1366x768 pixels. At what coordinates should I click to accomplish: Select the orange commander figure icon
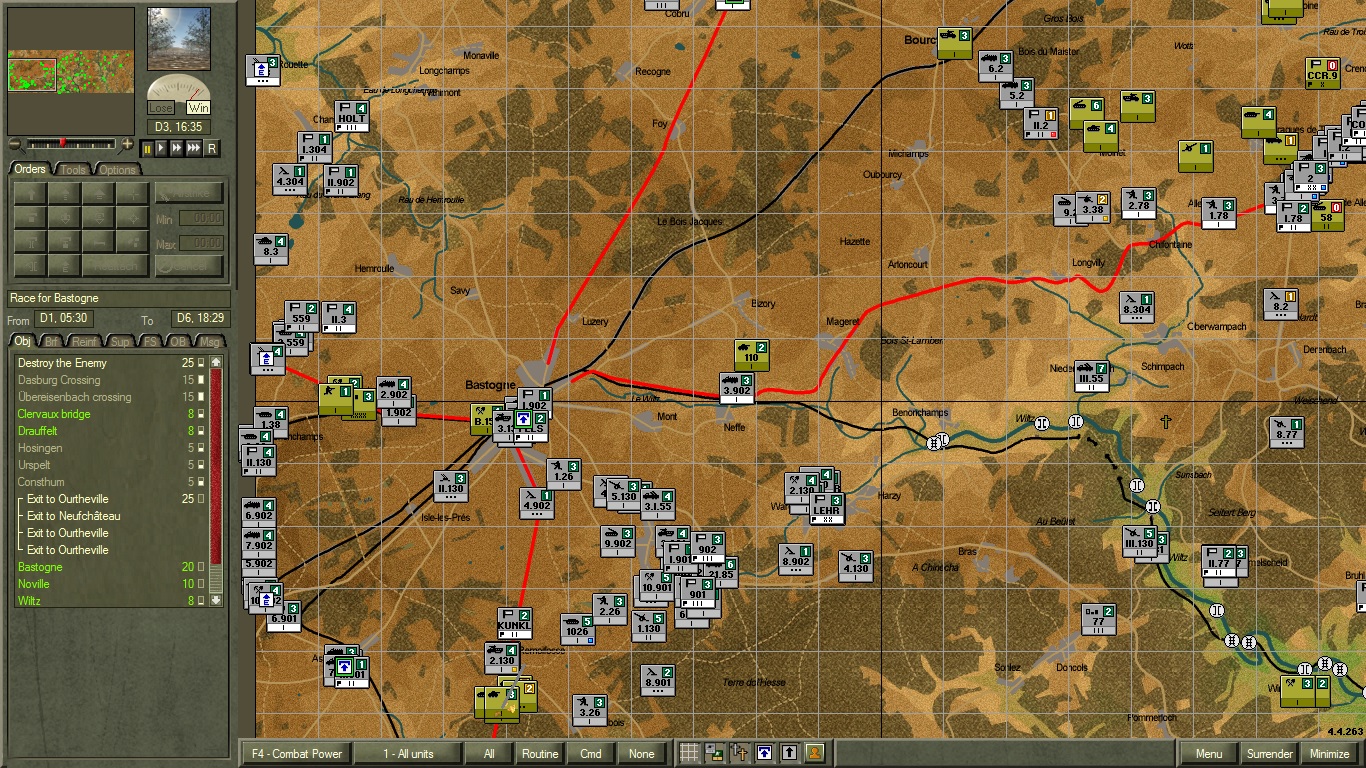click(814, 754)
